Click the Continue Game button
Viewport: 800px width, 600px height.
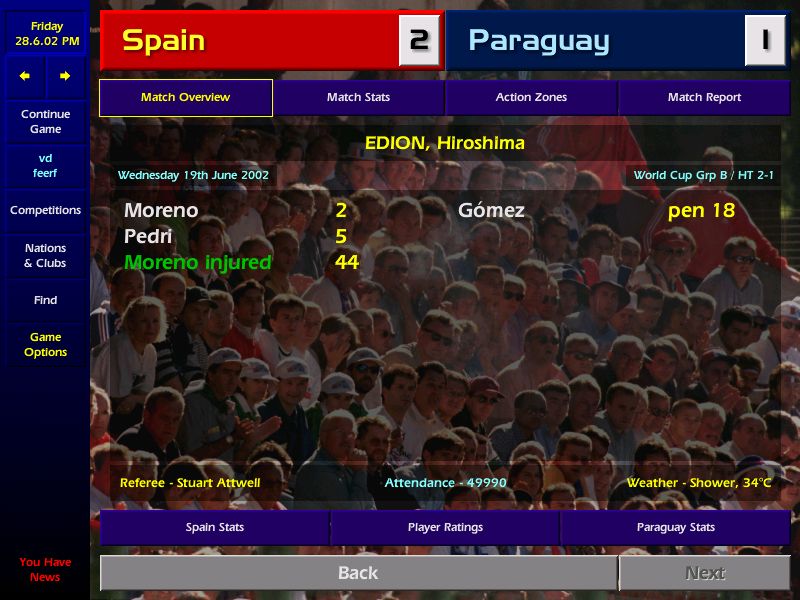[45, 121]
